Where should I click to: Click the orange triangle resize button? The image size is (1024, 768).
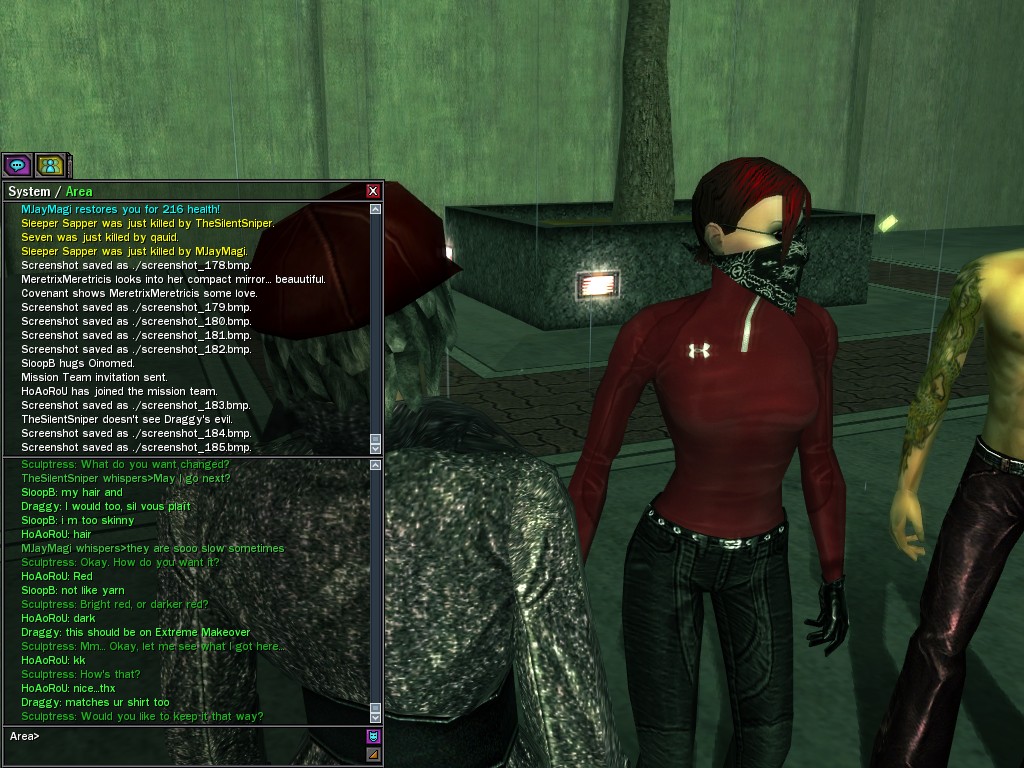pos(373,754)
